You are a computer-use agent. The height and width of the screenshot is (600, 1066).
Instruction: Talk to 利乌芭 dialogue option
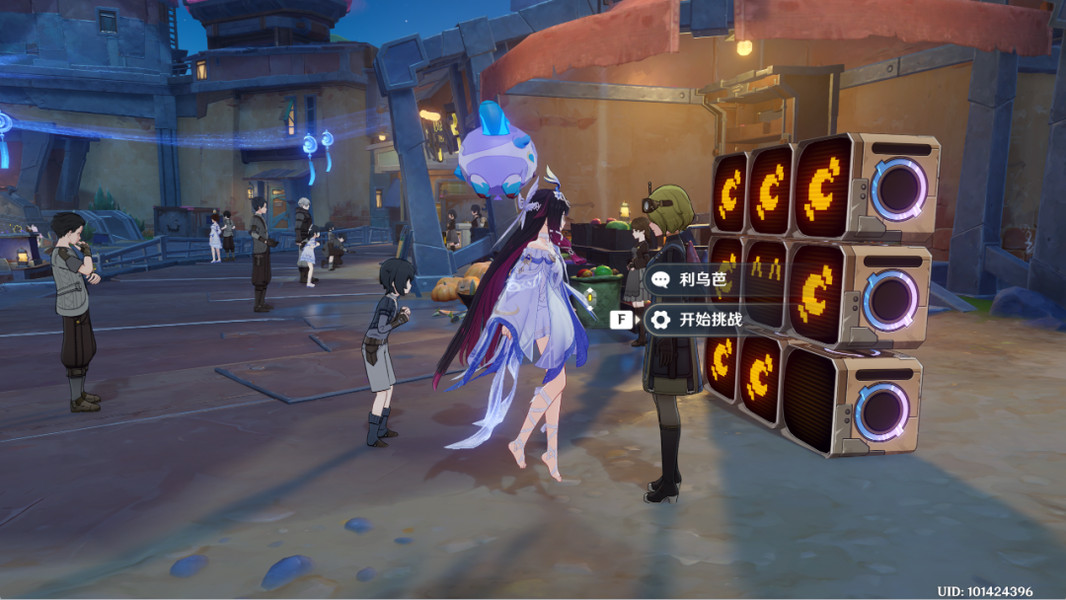click(700, 280)
